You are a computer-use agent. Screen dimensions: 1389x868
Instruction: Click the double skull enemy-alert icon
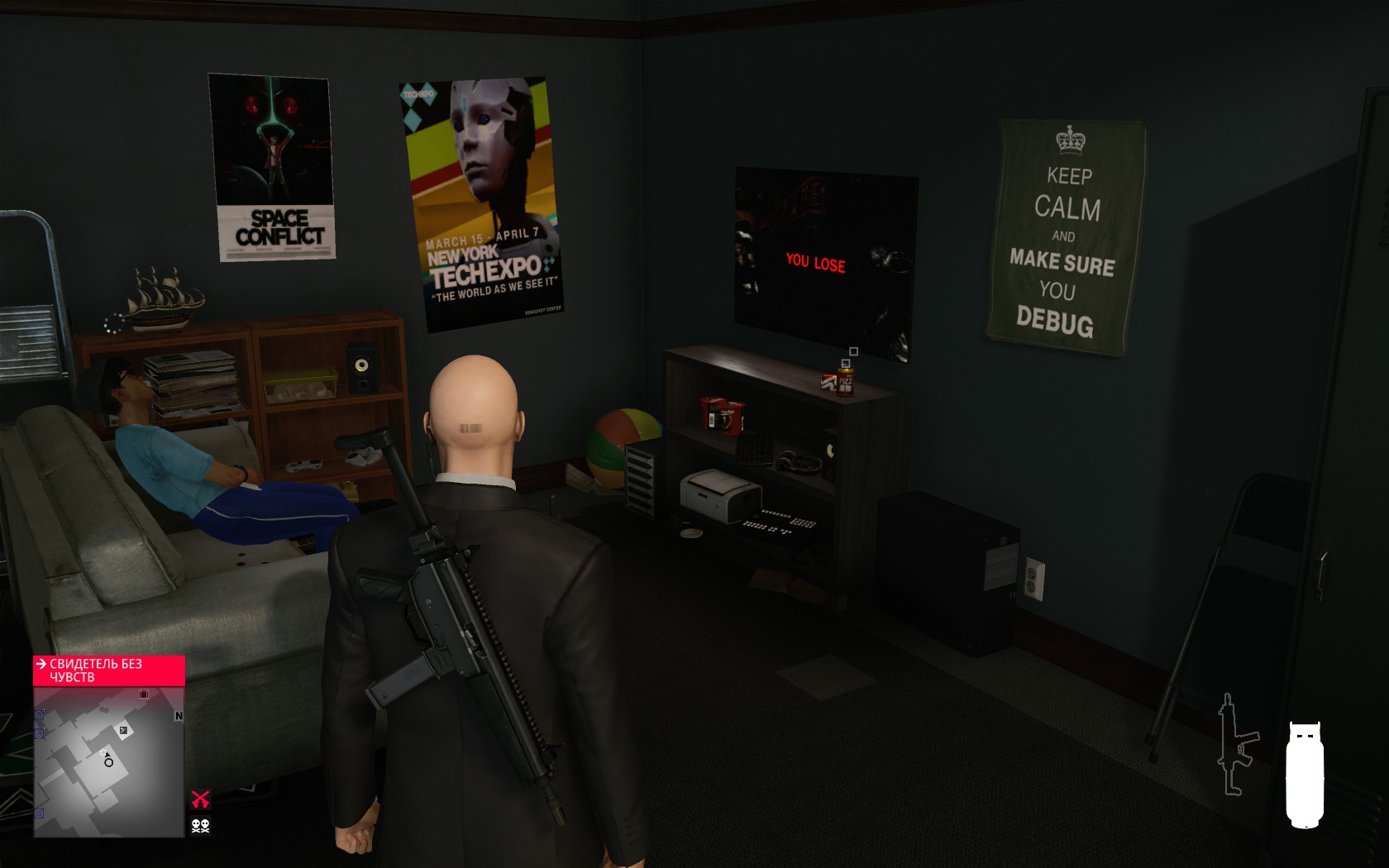click(x=201, y=825)
